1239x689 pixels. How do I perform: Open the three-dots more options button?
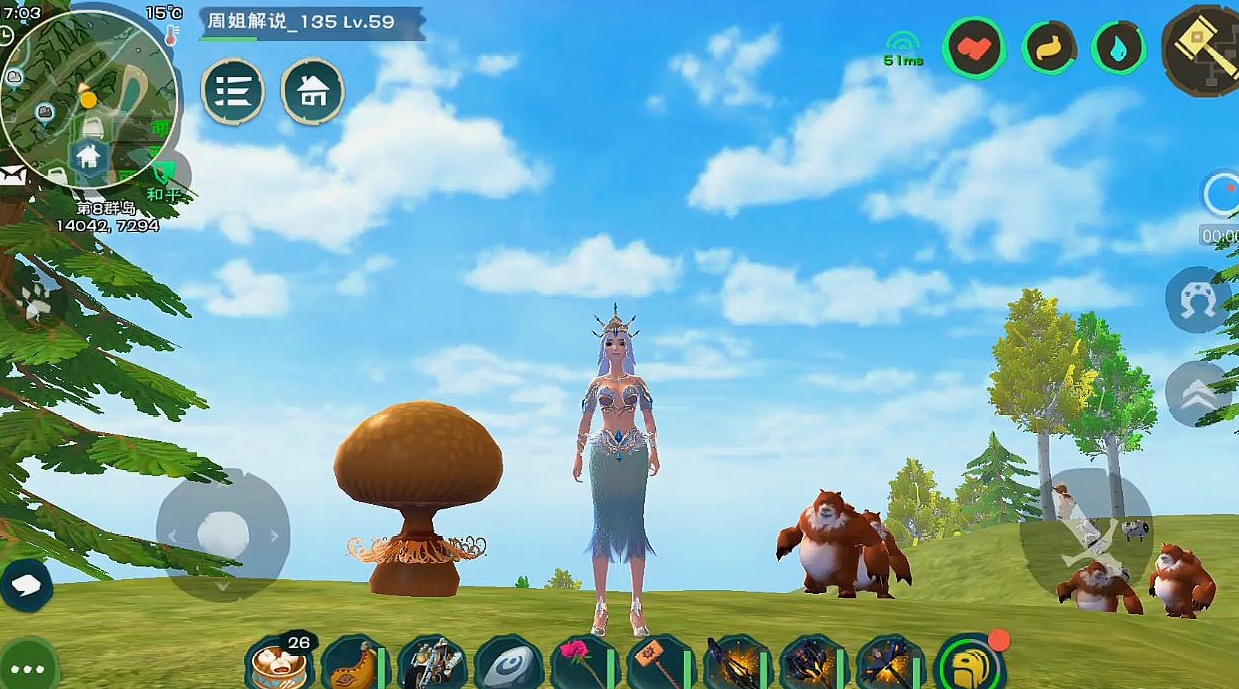tap(28, 668)
